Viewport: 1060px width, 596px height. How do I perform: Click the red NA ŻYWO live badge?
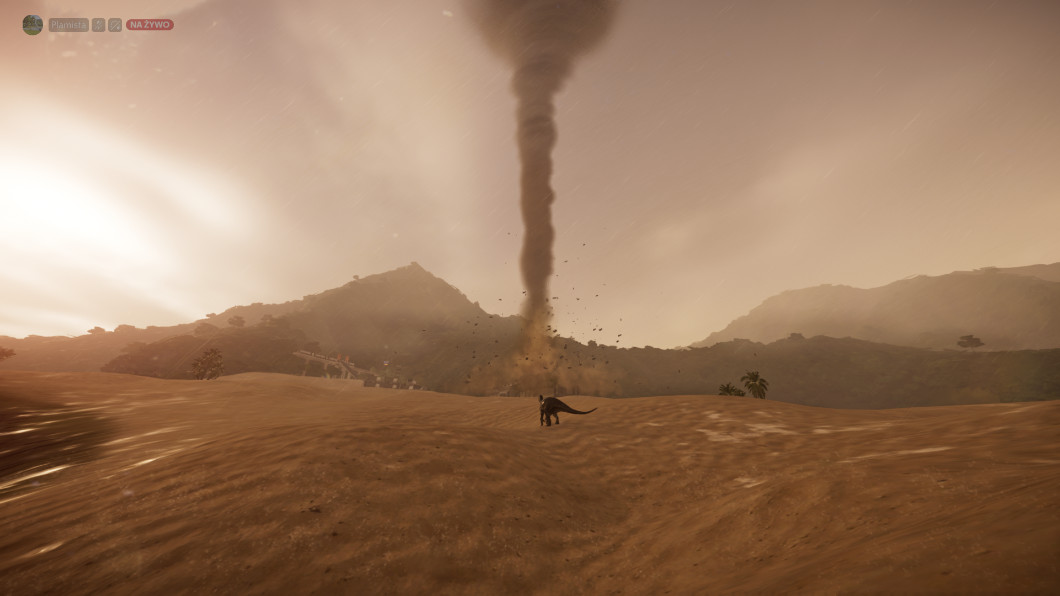coord(149,25)
